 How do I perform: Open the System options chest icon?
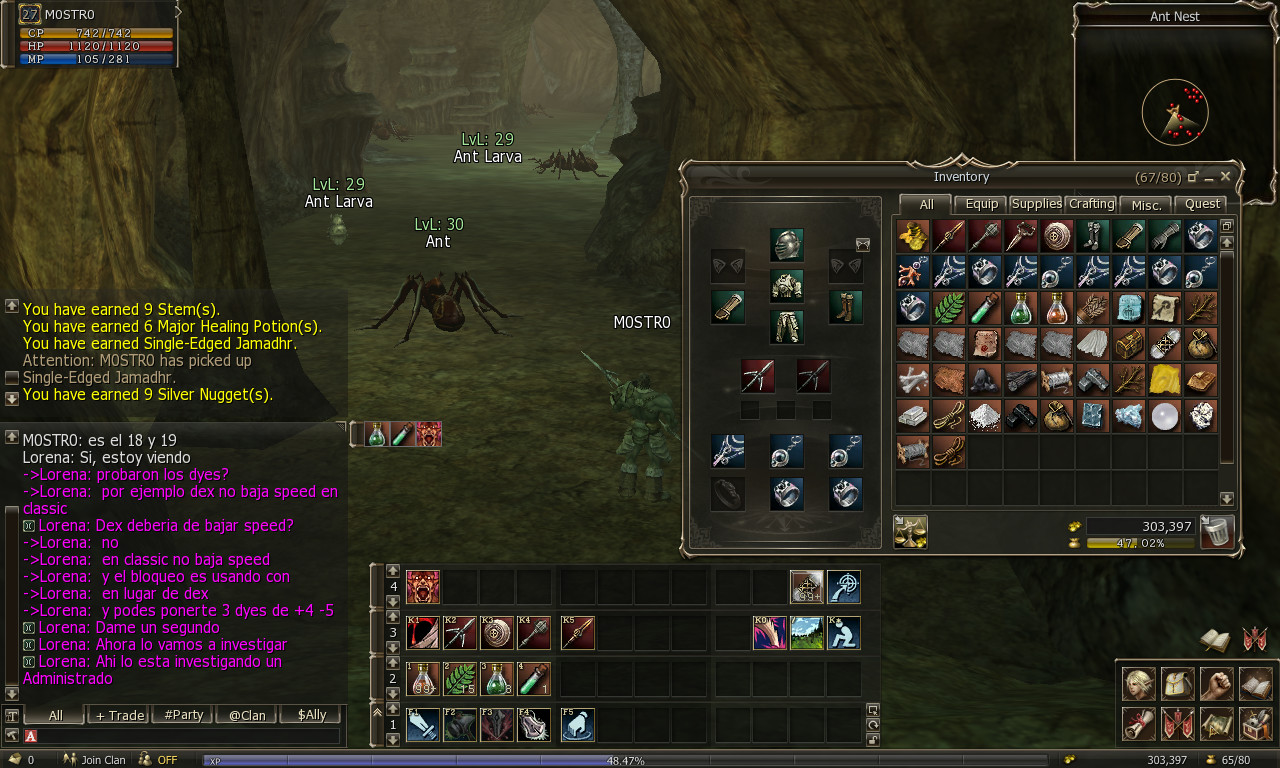[1253, 724]
